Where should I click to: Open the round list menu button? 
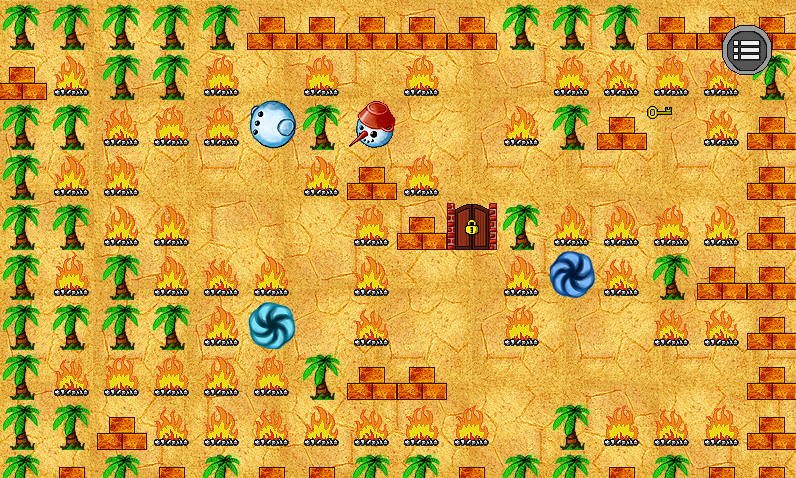[746, 49]
